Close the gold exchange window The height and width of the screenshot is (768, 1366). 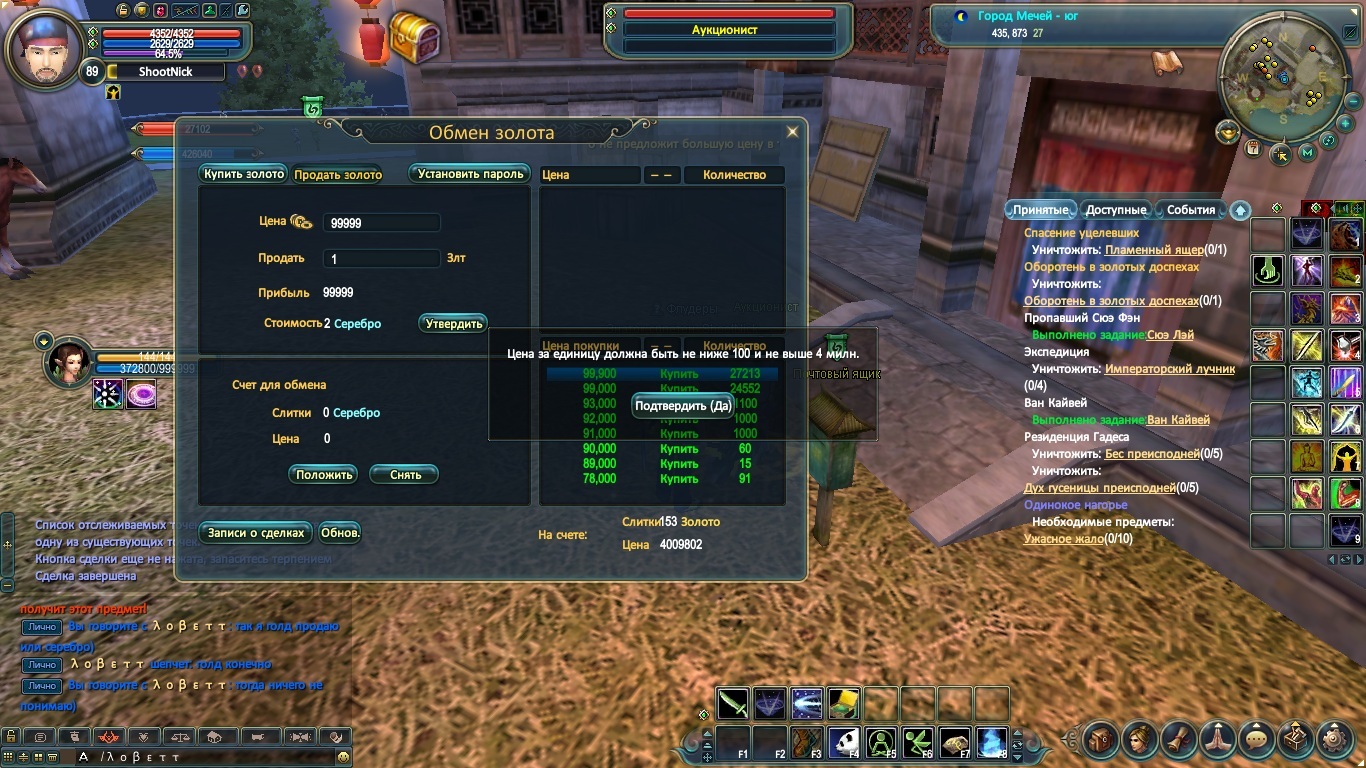pyautogui.click(x=792, y=131)
